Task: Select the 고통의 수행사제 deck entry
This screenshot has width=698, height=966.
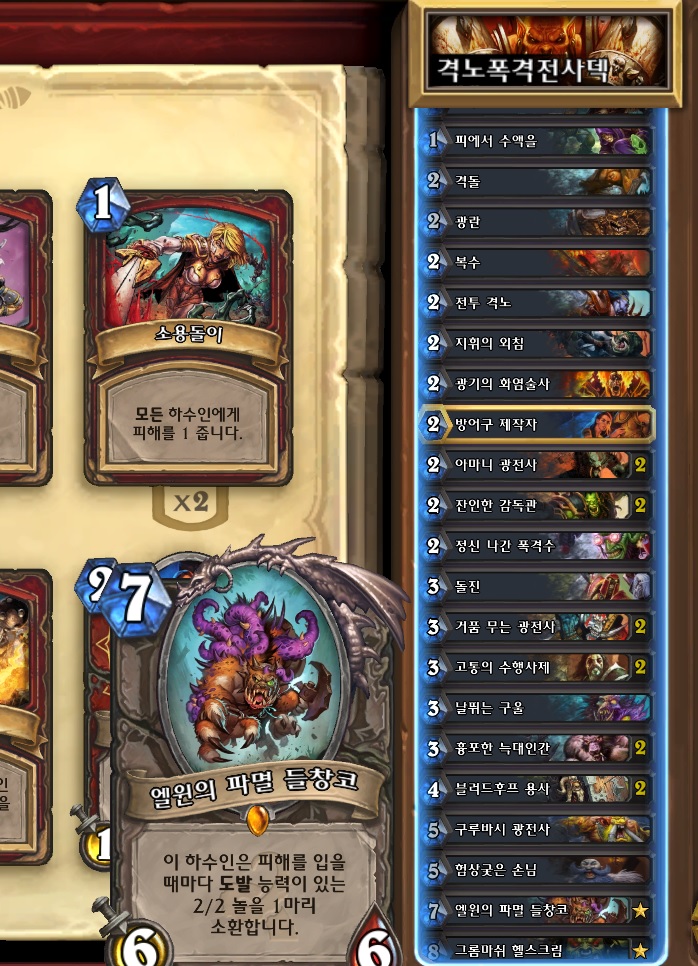Action: pyautogui.click(x=538, y=667)
